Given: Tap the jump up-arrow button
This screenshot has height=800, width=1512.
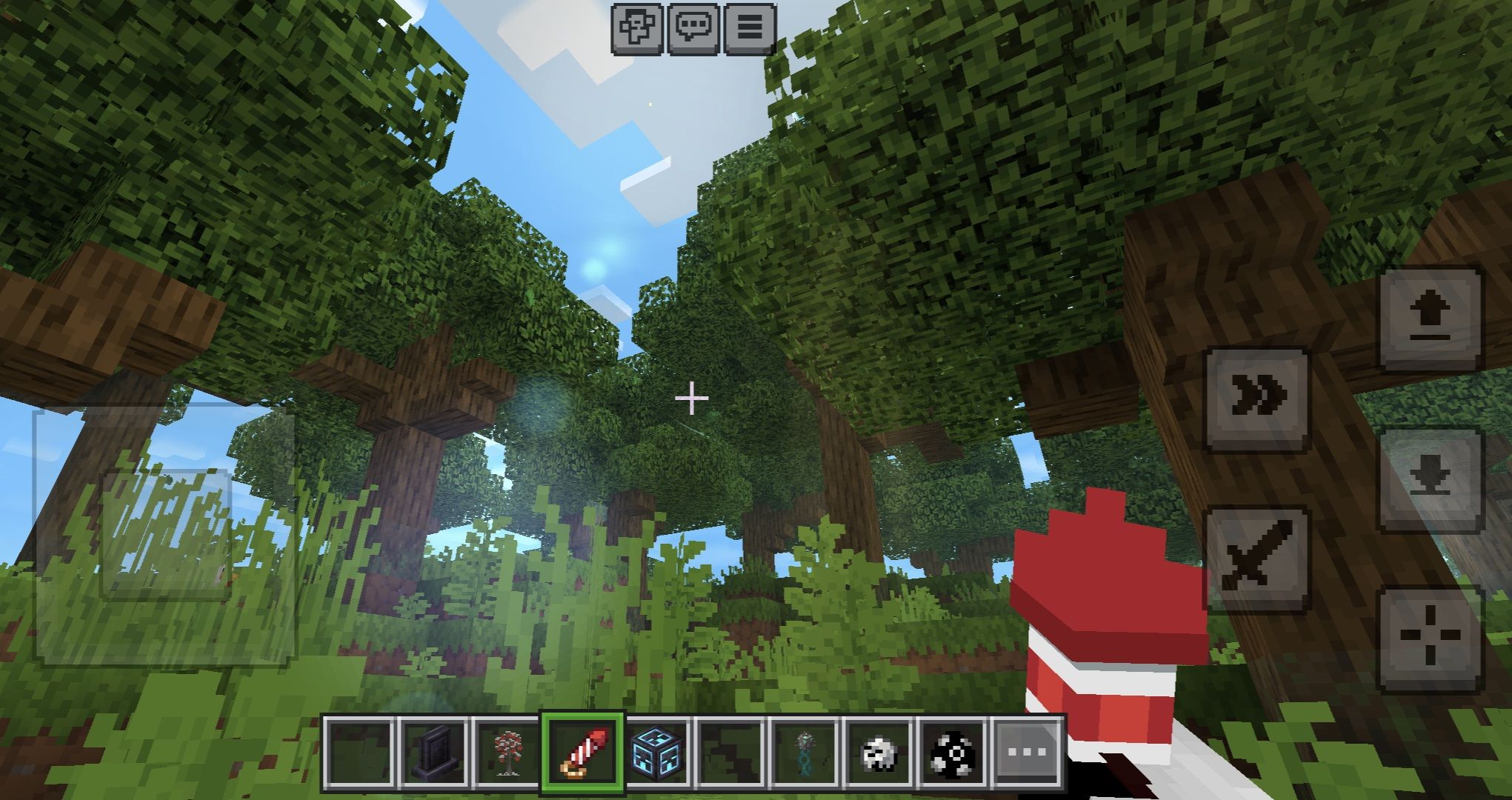Looking at the screenshot, I should click(x=1431, y=319).
